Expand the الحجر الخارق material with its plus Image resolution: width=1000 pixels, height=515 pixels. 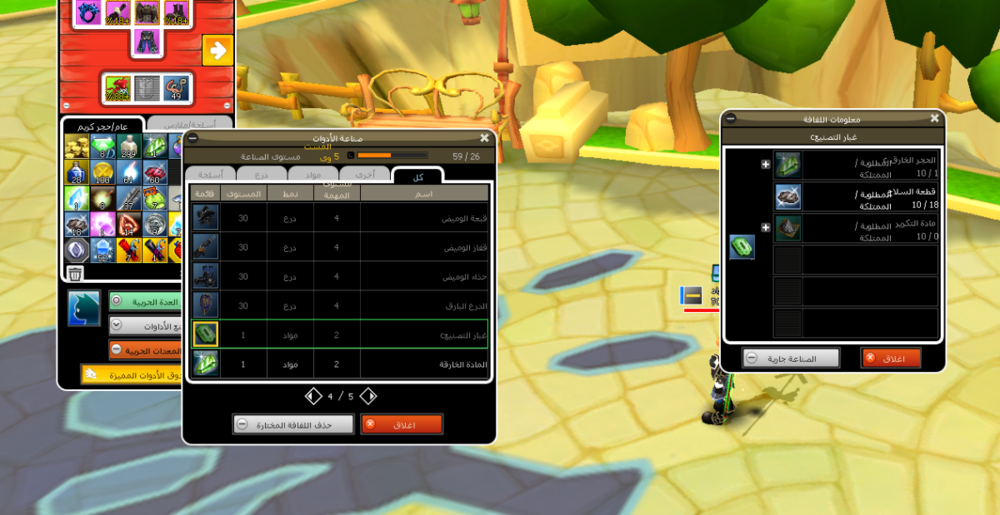tap(766, 165)
